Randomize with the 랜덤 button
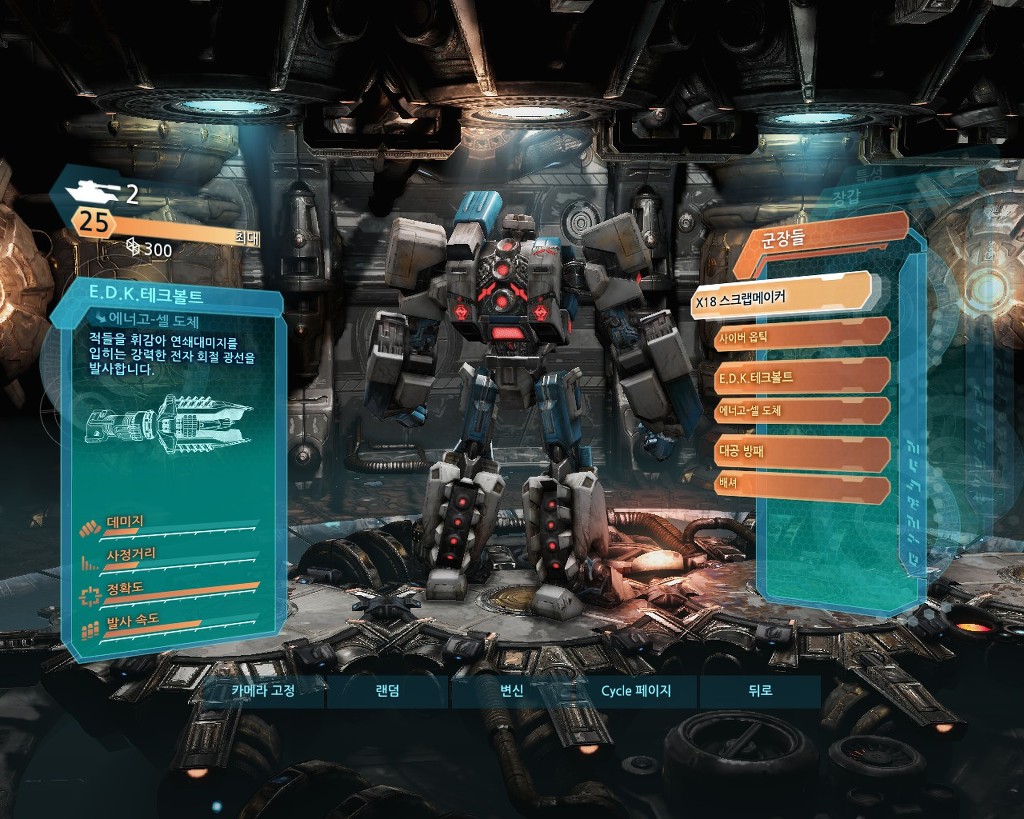The width and height of the screenshot is (1024, 819). pyautogui.click(x=387, y=691)
